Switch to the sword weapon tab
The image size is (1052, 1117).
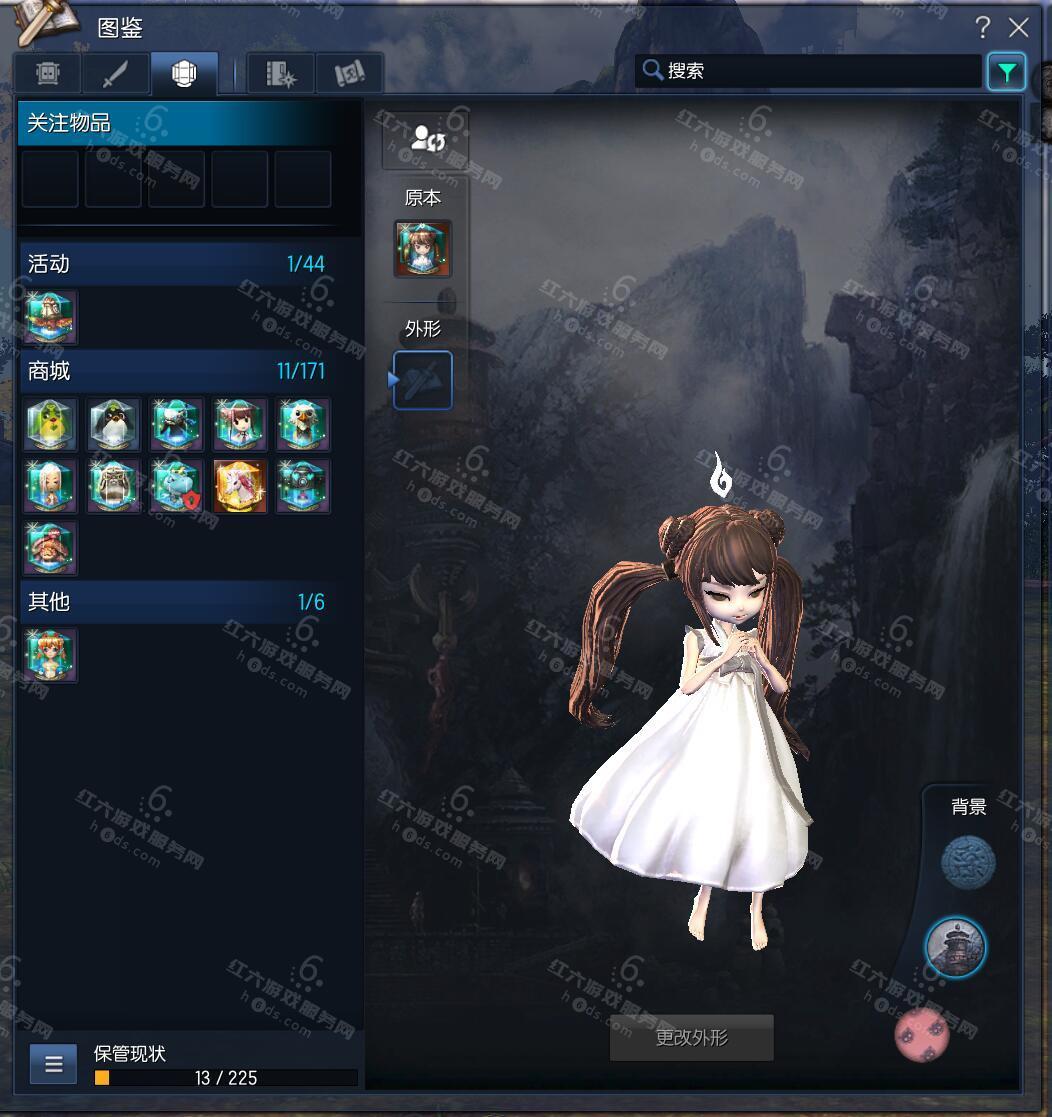pos(116,73)
